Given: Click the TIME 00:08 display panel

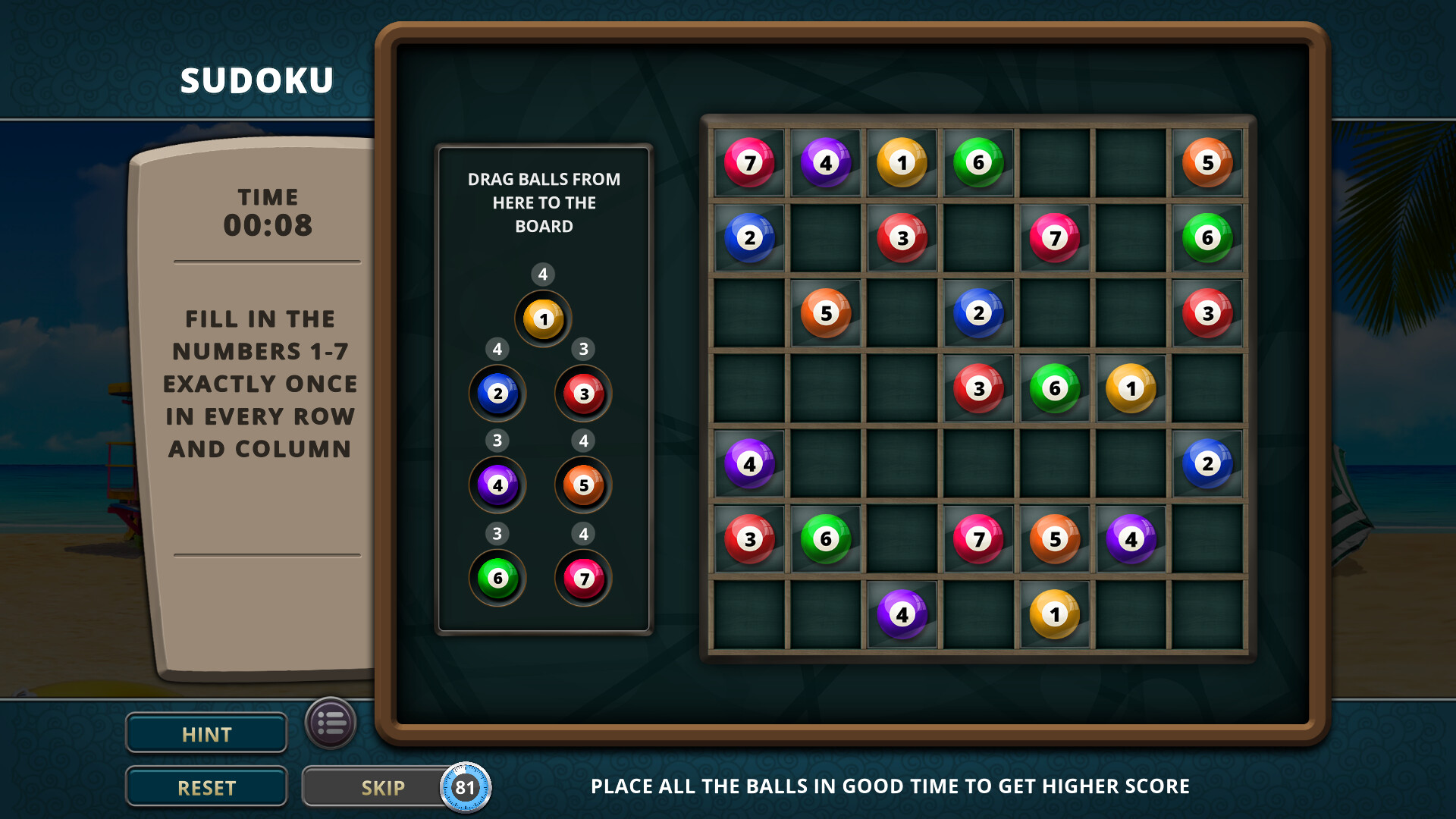Looking at the screenshot, I should 267,211.
